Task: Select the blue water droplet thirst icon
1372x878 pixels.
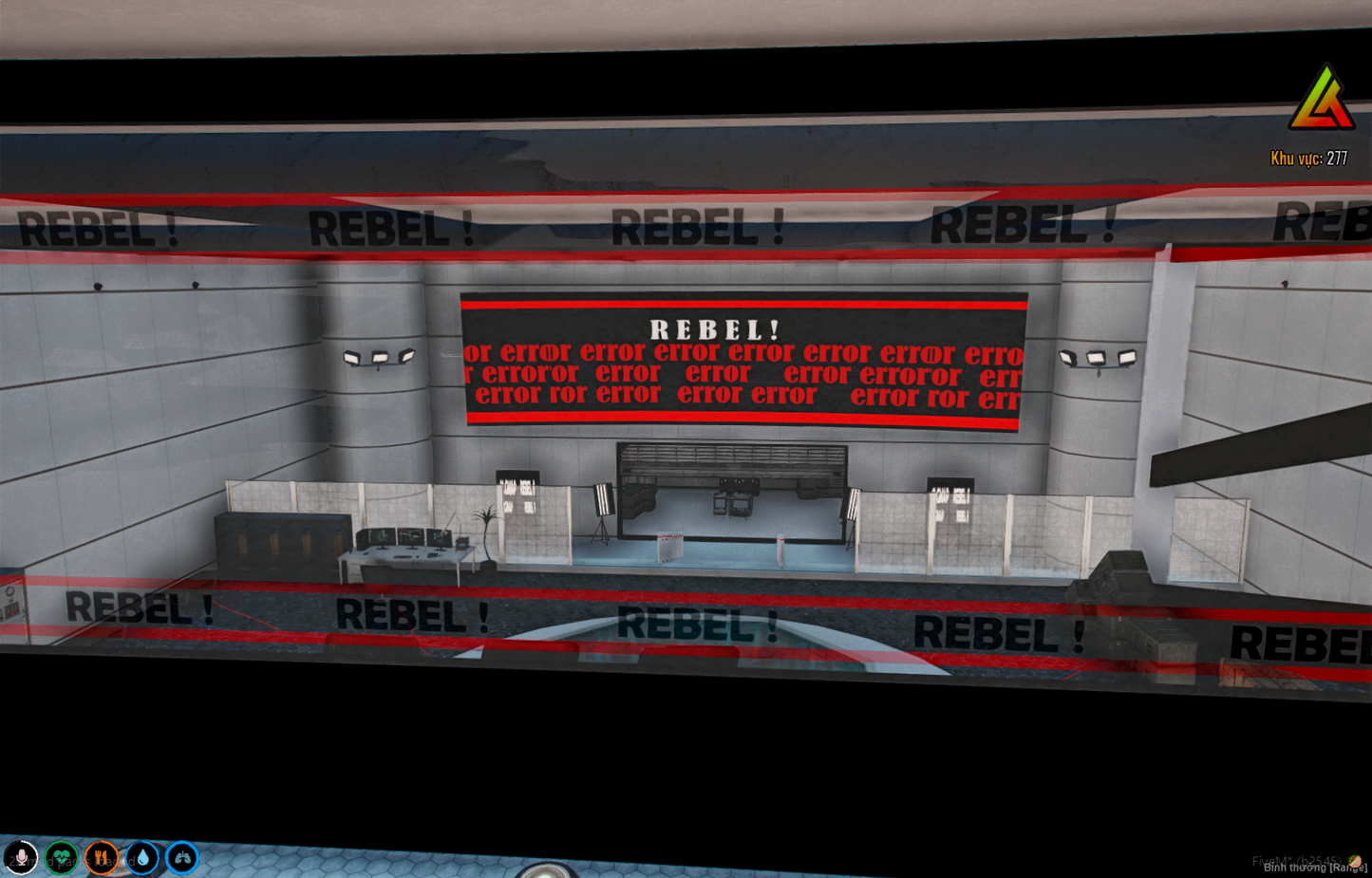Action: 141,859
